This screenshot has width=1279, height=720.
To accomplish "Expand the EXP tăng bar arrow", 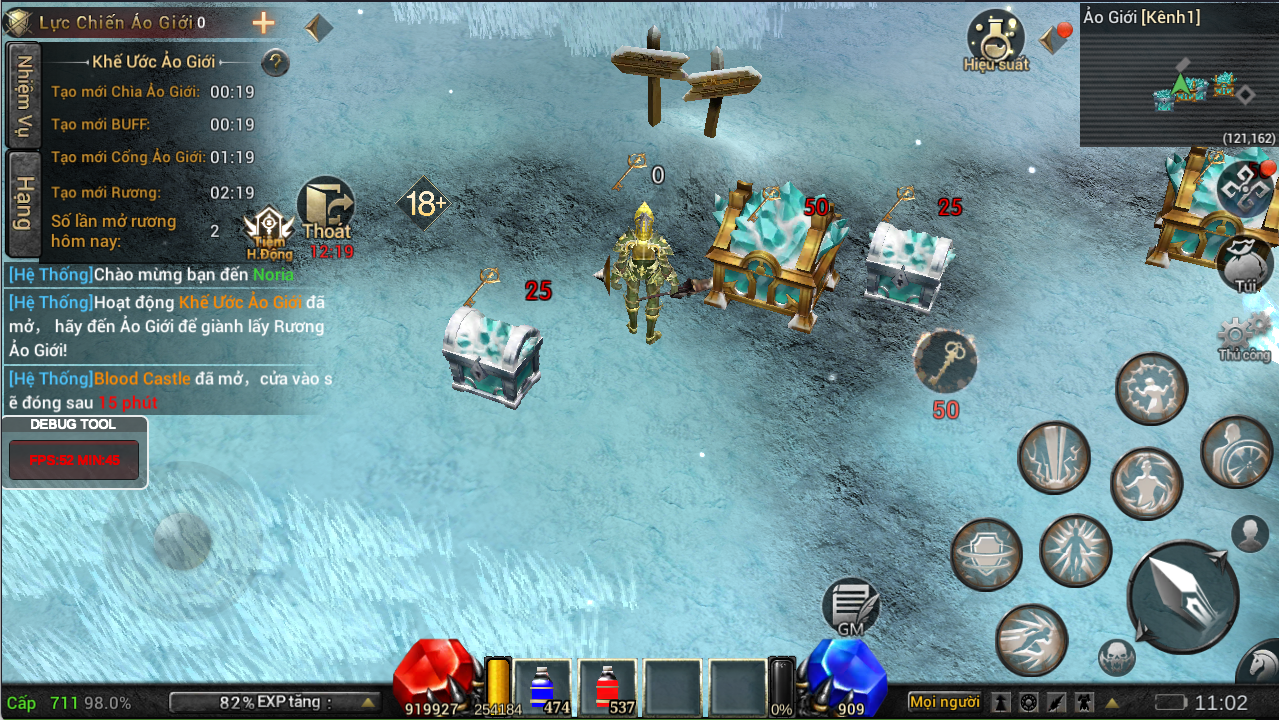I will [x=368, y=702].
